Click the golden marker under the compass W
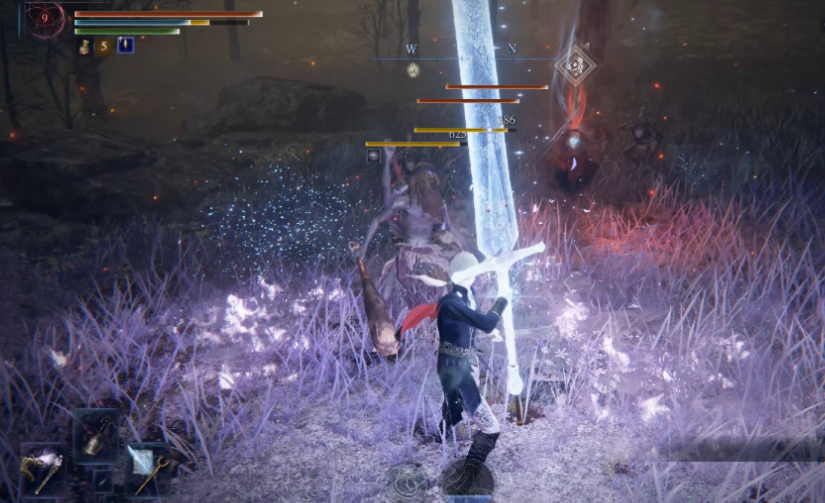This screenshot has height=503, width=825. 413,69
